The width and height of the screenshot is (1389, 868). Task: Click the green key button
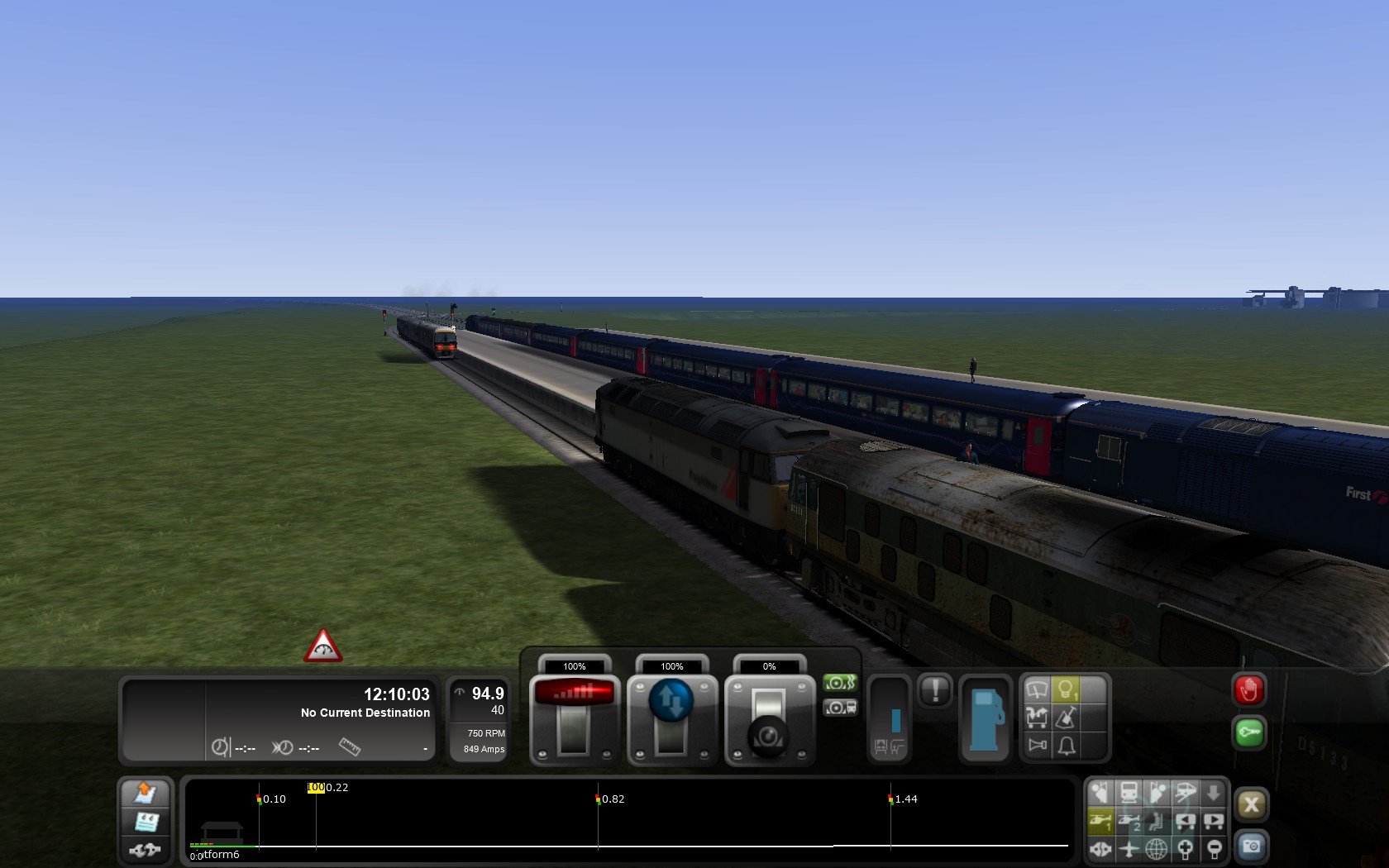click(x=1248, y=732)
